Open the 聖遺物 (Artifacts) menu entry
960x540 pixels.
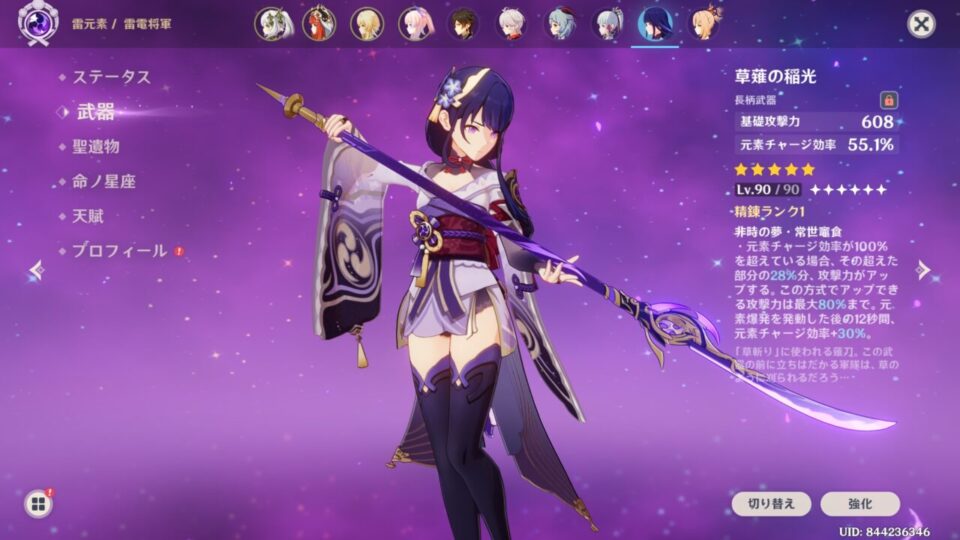[96, 146]
